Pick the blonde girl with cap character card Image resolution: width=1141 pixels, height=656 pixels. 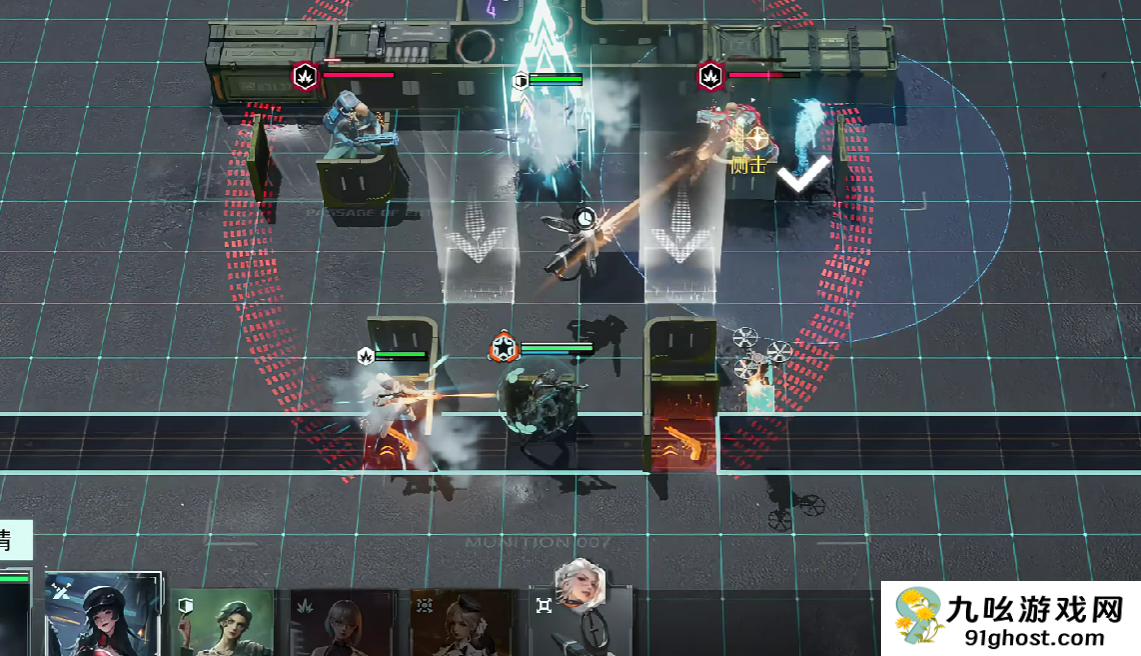[462, 622]
